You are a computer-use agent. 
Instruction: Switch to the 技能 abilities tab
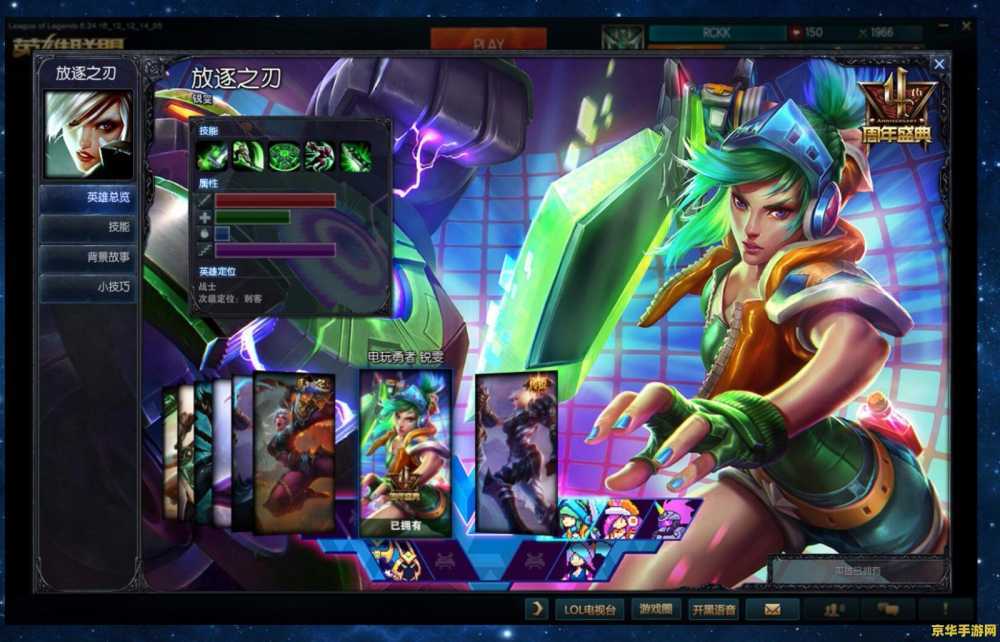pos(90,227)
